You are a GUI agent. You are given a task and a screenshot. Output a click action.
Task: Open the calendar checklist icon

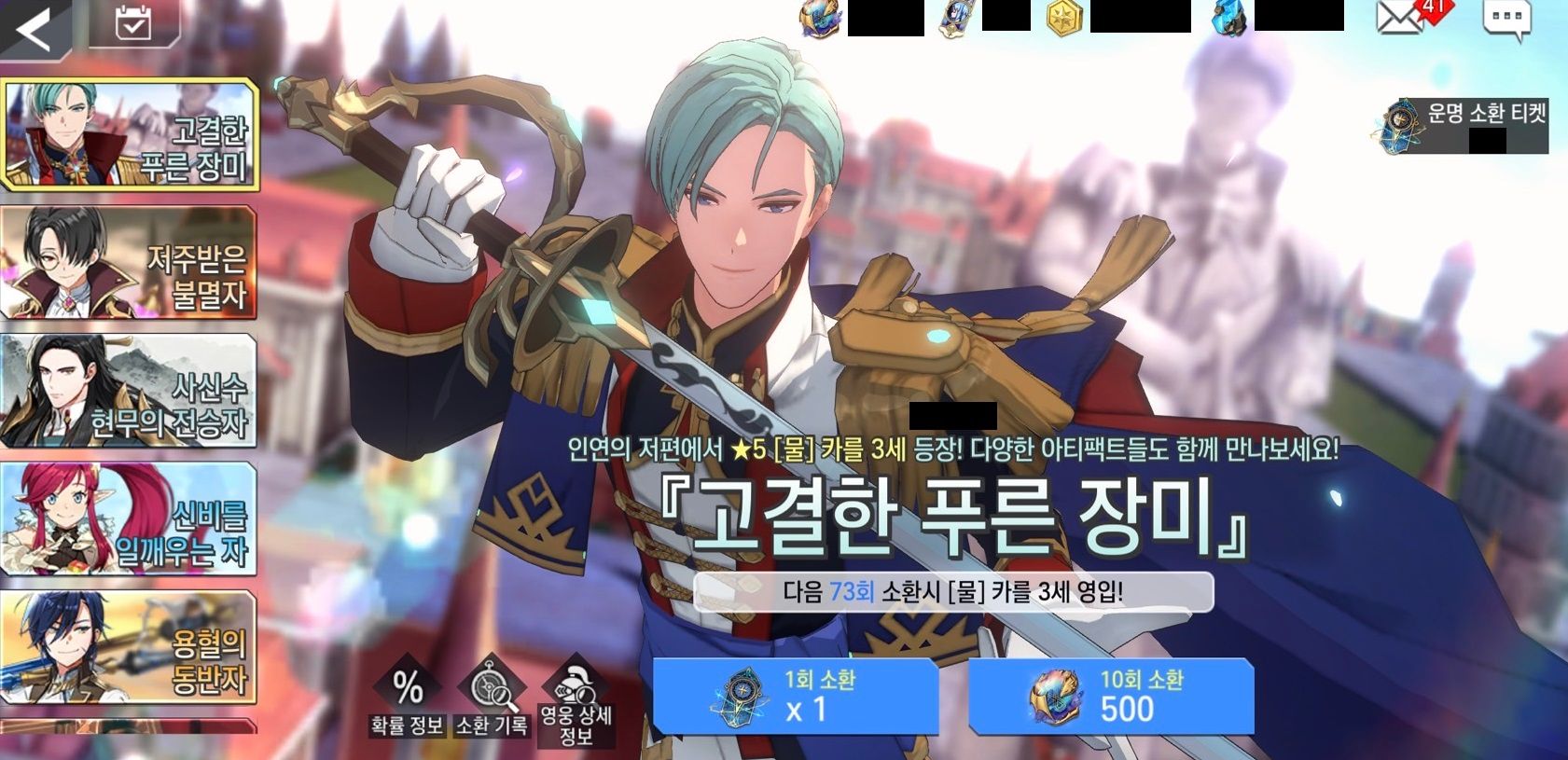click(x=133, y=25)
